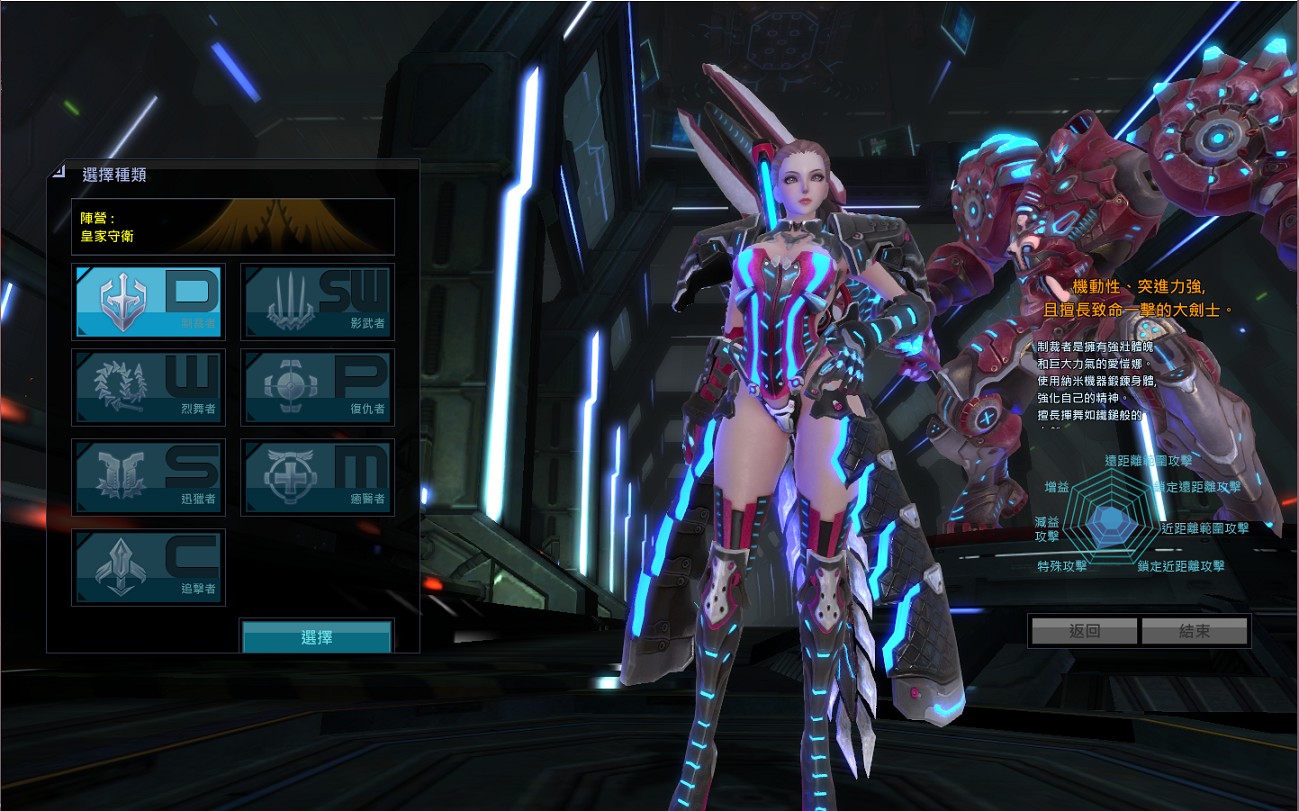1299x811 pixels.
Task: Pick the 烈舞者 (W) class tile
Action: pos(149,387)
